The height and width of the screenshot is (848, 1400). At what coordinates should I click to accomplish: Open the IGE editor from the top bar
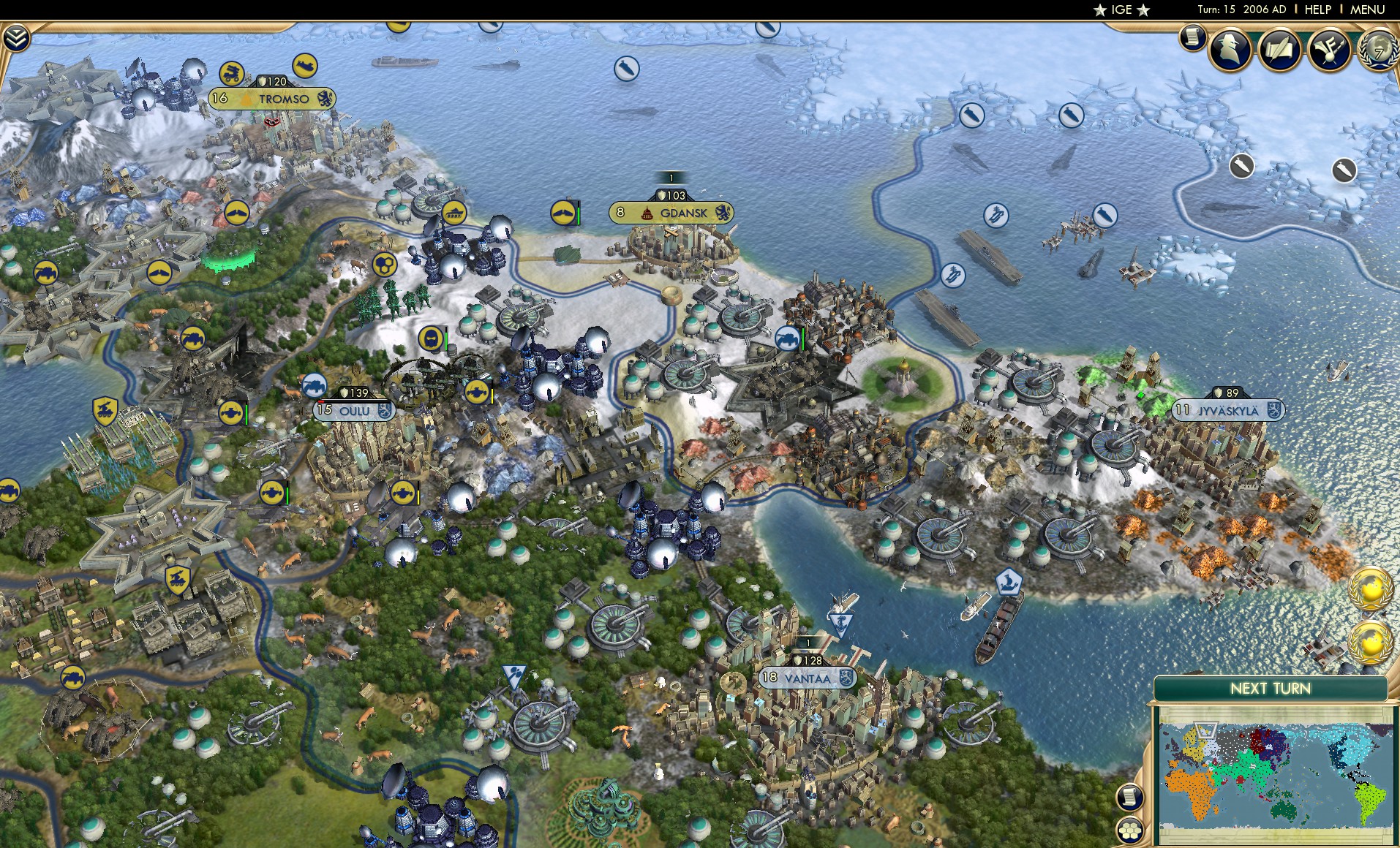(x=1123, y=10)
